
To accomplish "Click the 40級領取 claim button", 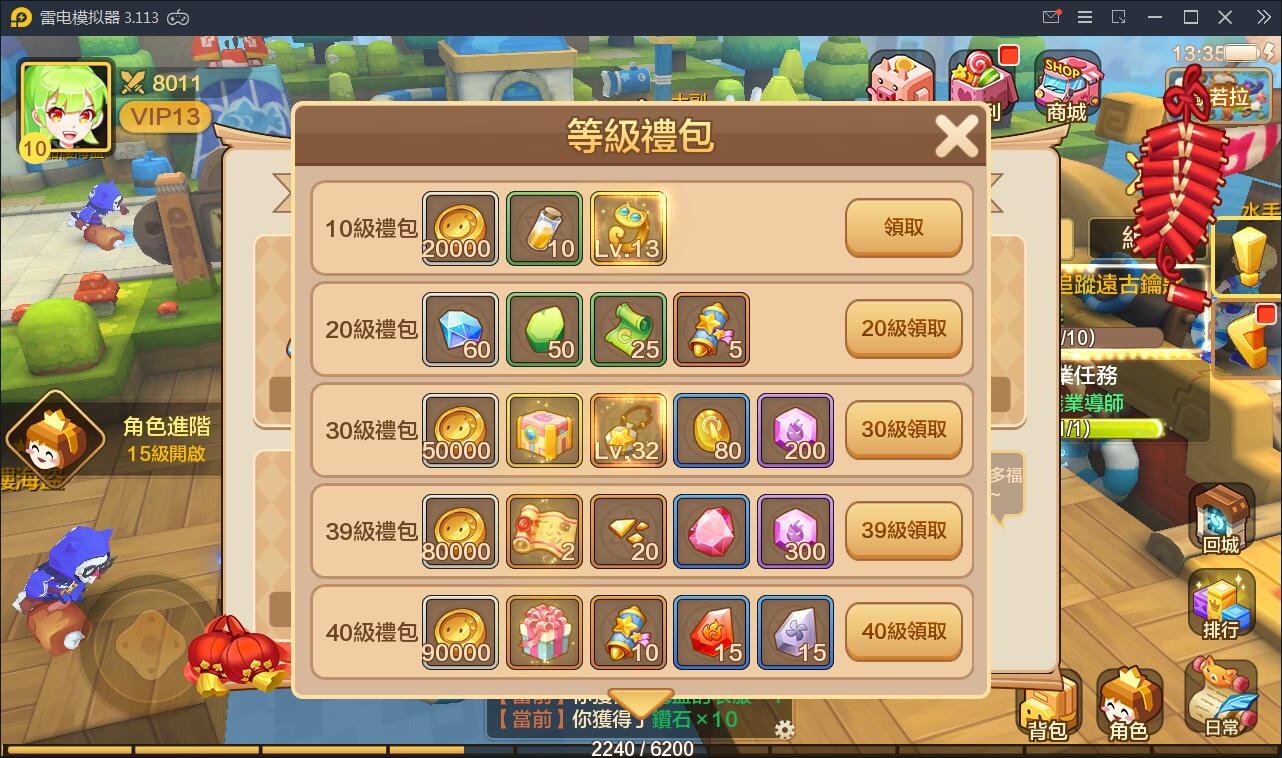I will [903, 631].
